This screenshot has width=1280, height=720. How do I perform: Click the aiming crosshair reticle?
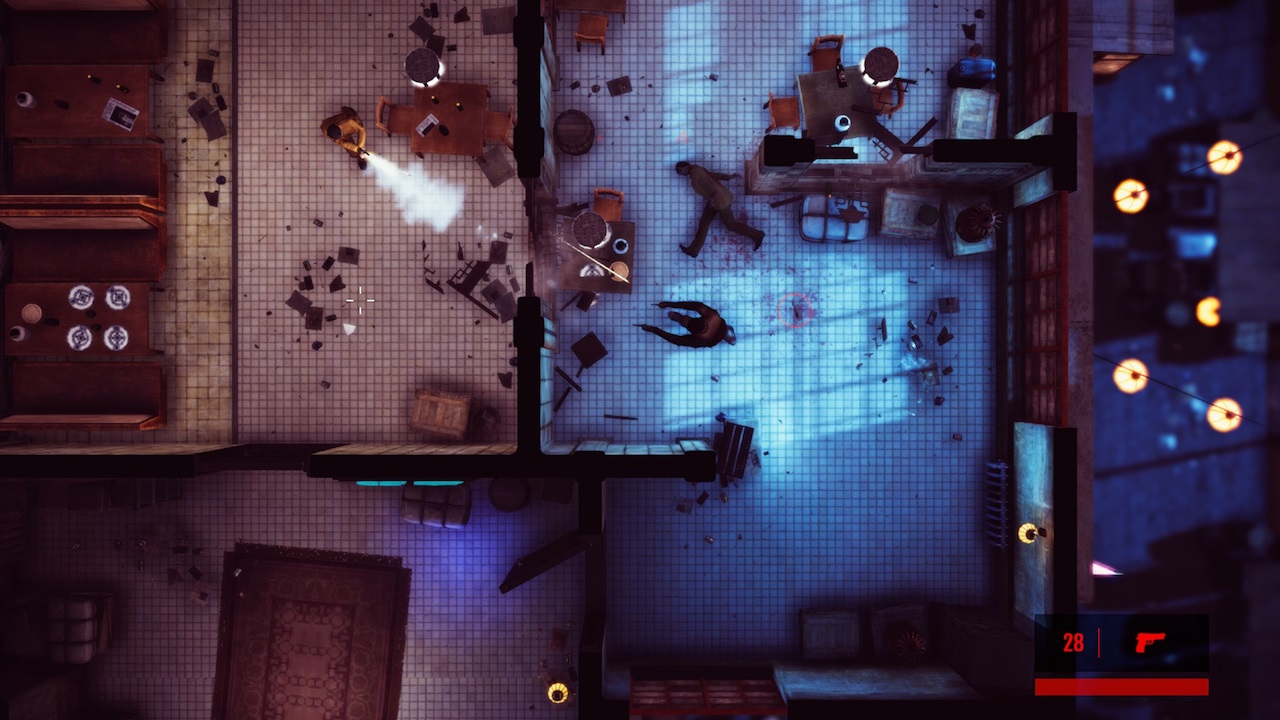pos(359,300)
